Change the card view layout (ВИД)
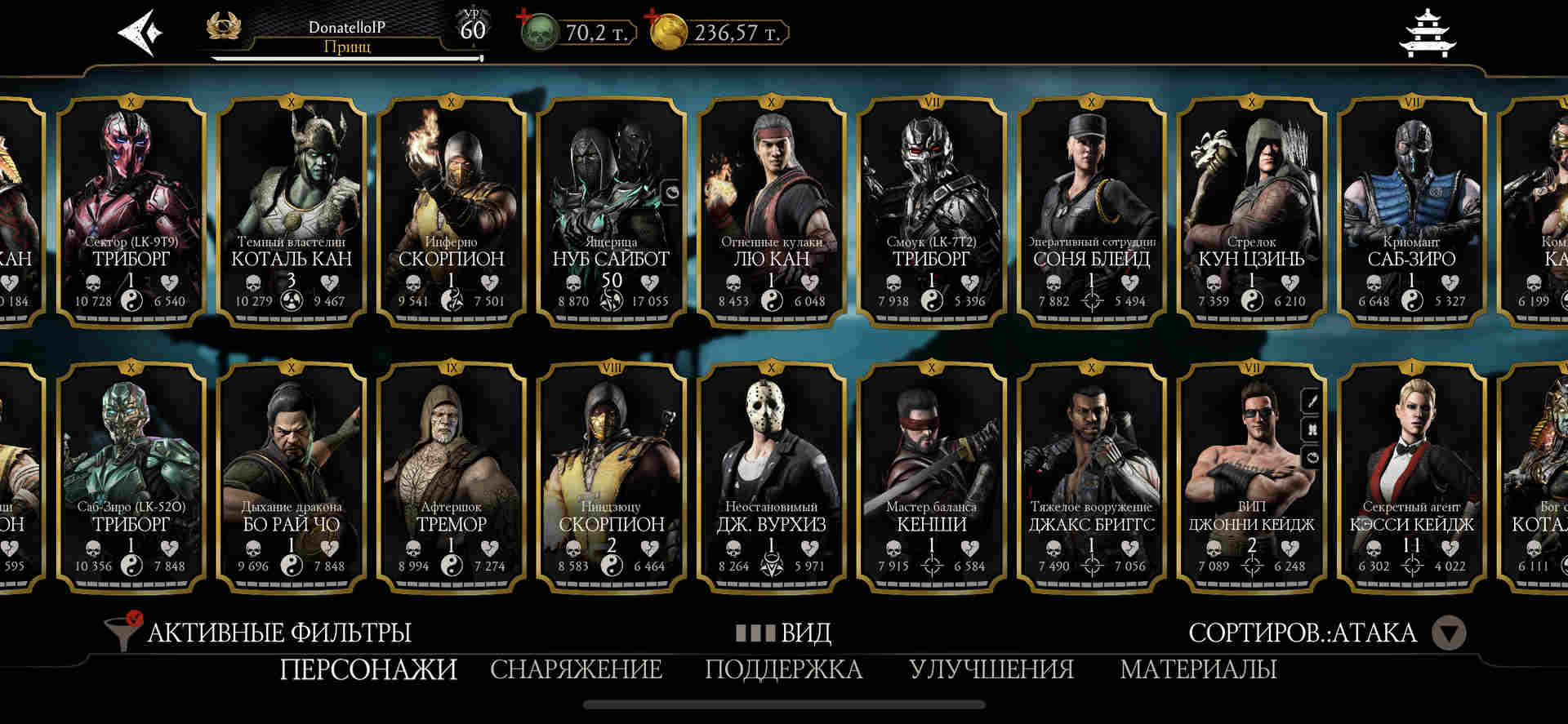Image resolution: width=1568 pixels, height=724 pixels. 784,633
